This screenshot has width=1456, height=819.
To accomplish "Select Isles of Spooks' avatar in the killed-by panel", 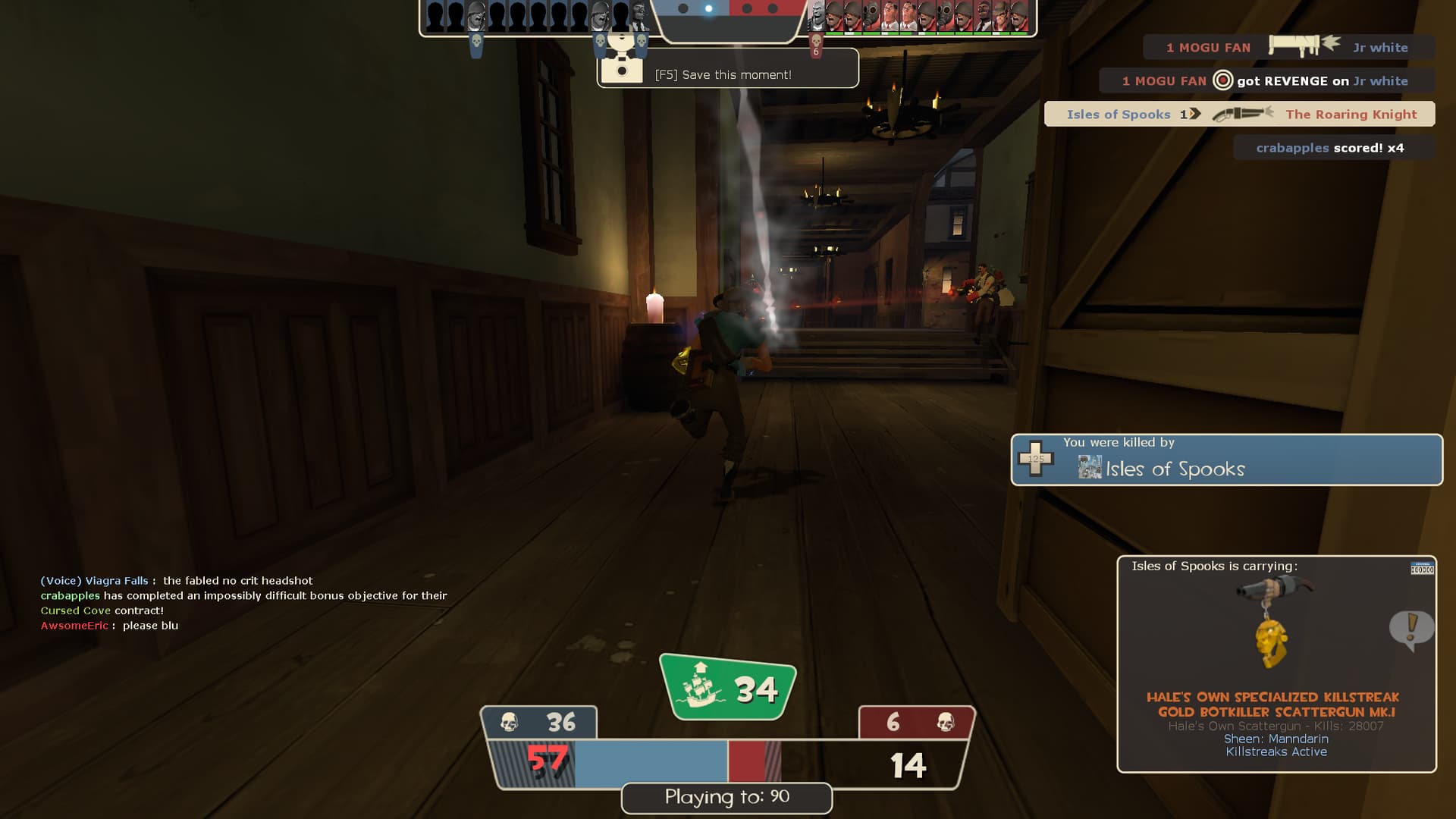I will tap(1089, 467).
